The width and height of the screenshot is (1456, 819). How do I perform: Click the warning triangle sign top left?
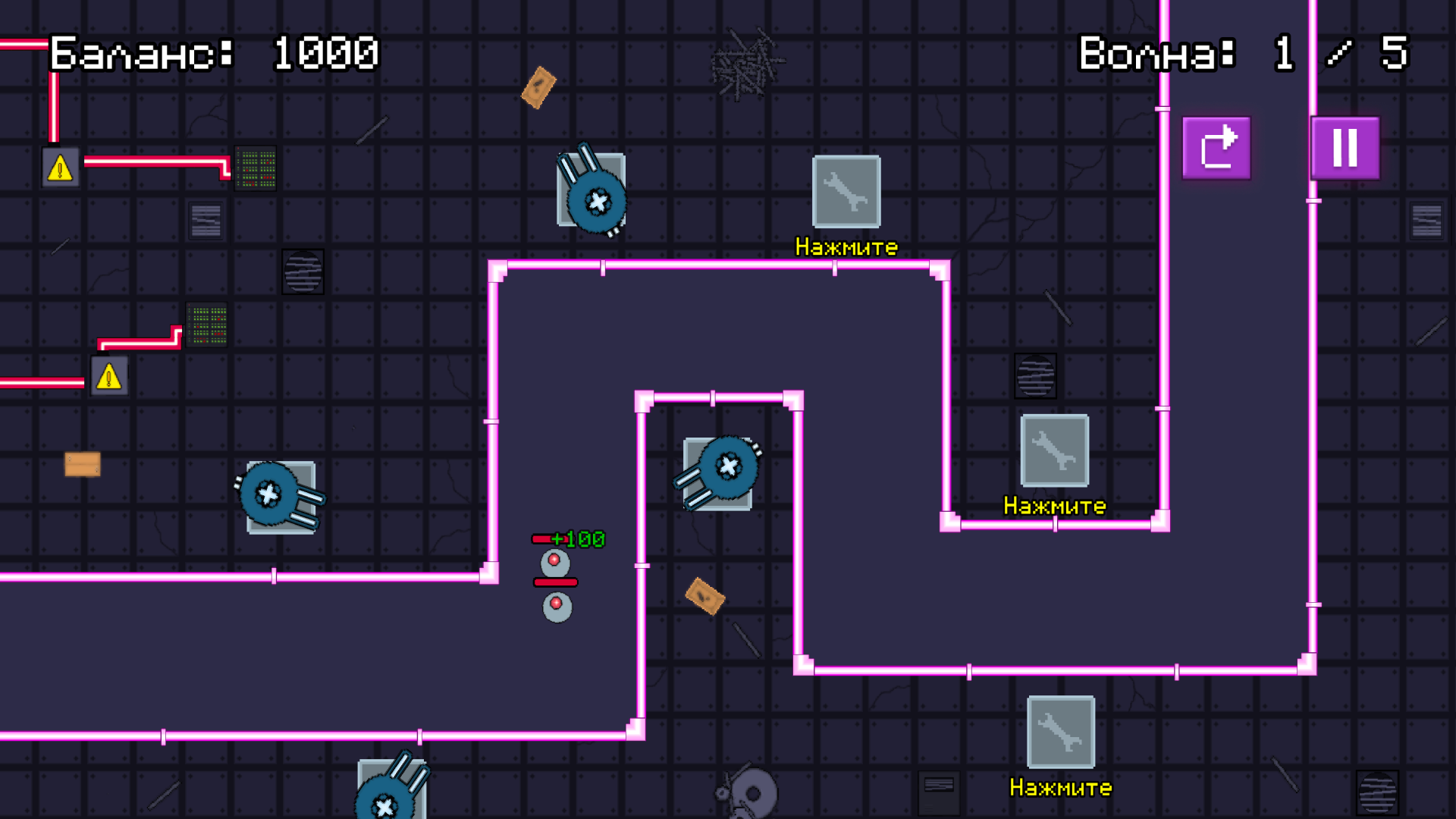click(x=60, y=166)
